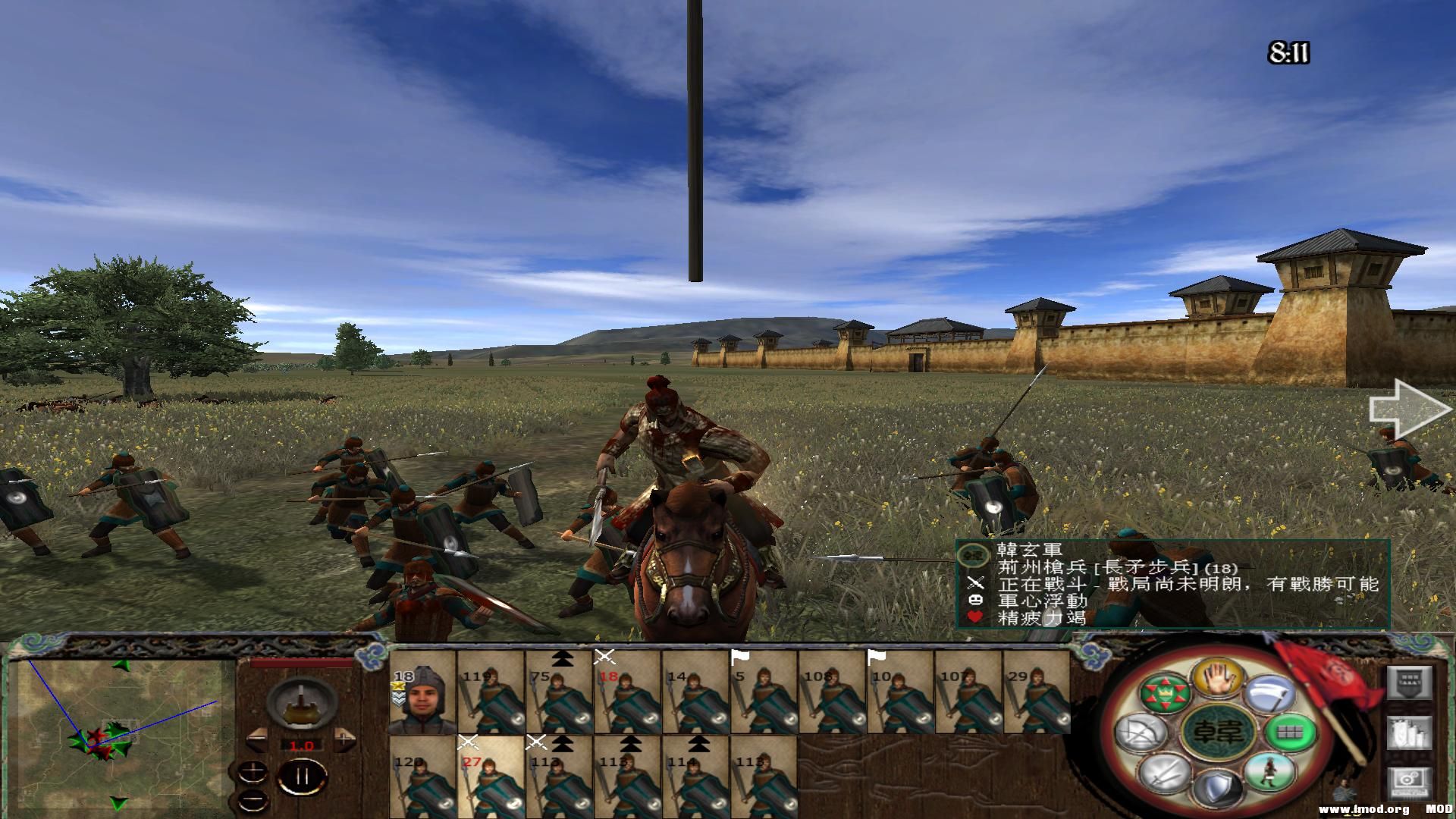Activate the halberd special attack icon
The width and height of the screenshot is (1456, 819).
click(x=1271, y=694)
